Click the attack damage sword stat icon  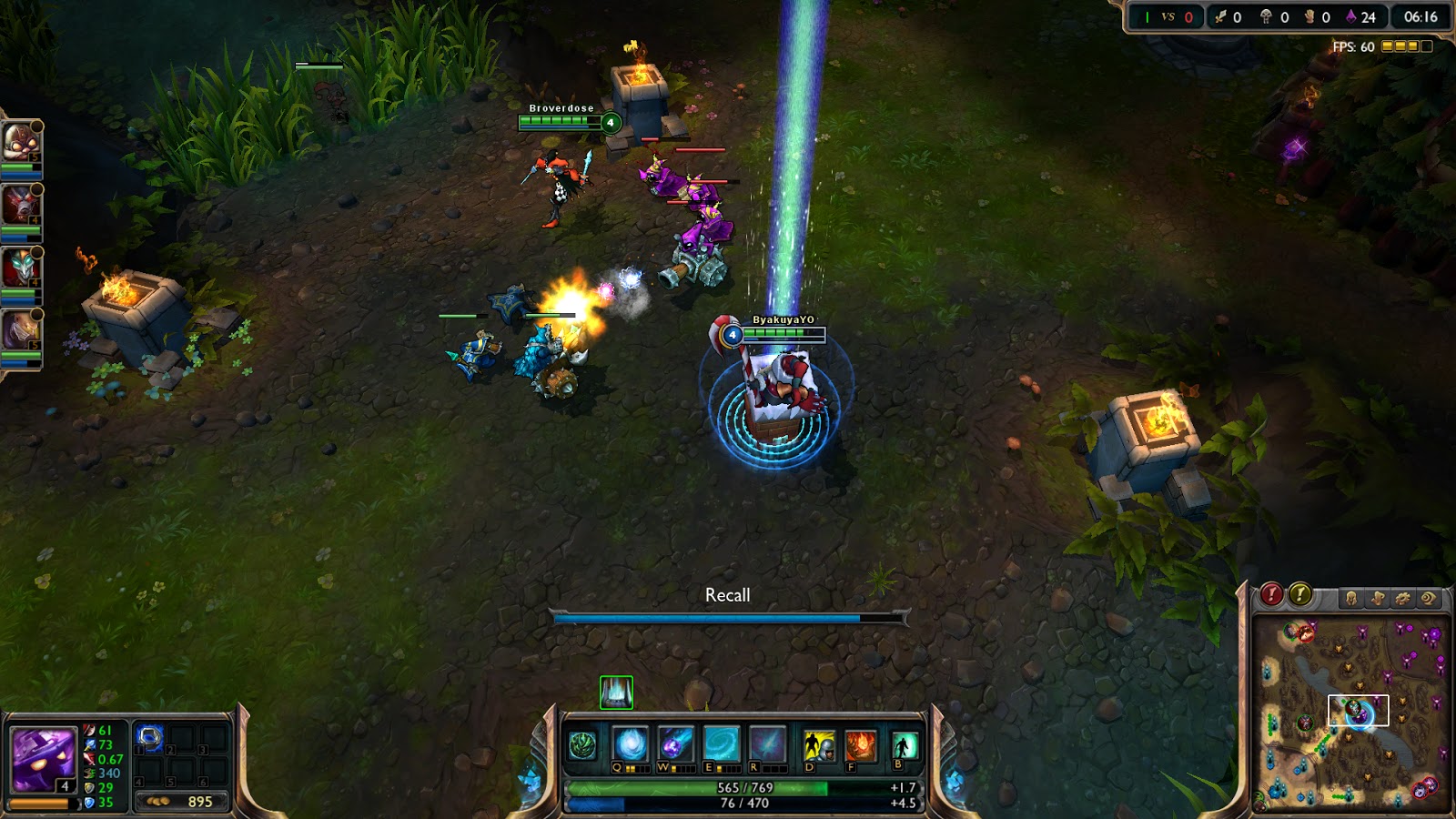(x=89, y=729)
